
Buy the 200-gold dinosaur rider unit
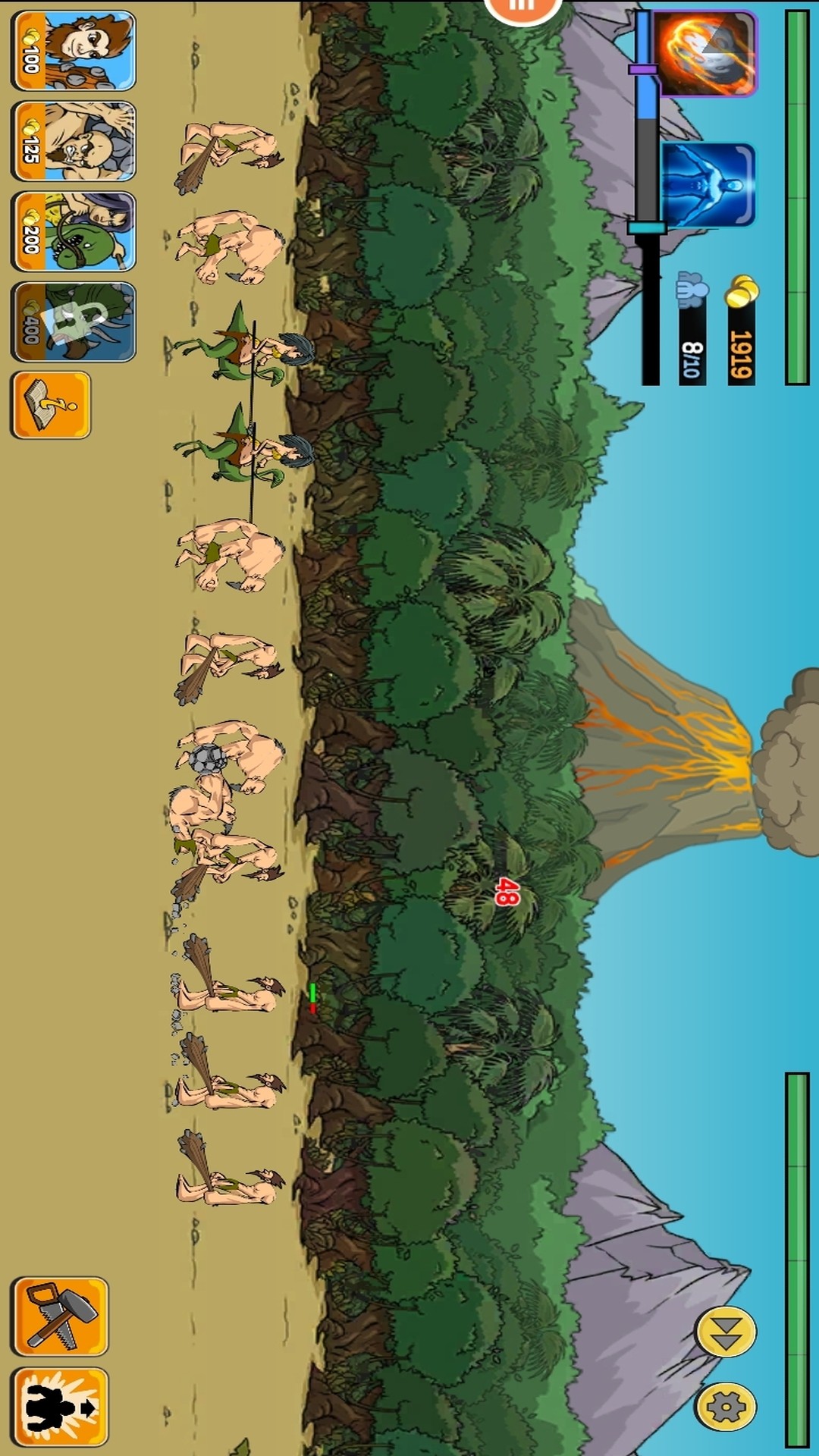(74, 231)
